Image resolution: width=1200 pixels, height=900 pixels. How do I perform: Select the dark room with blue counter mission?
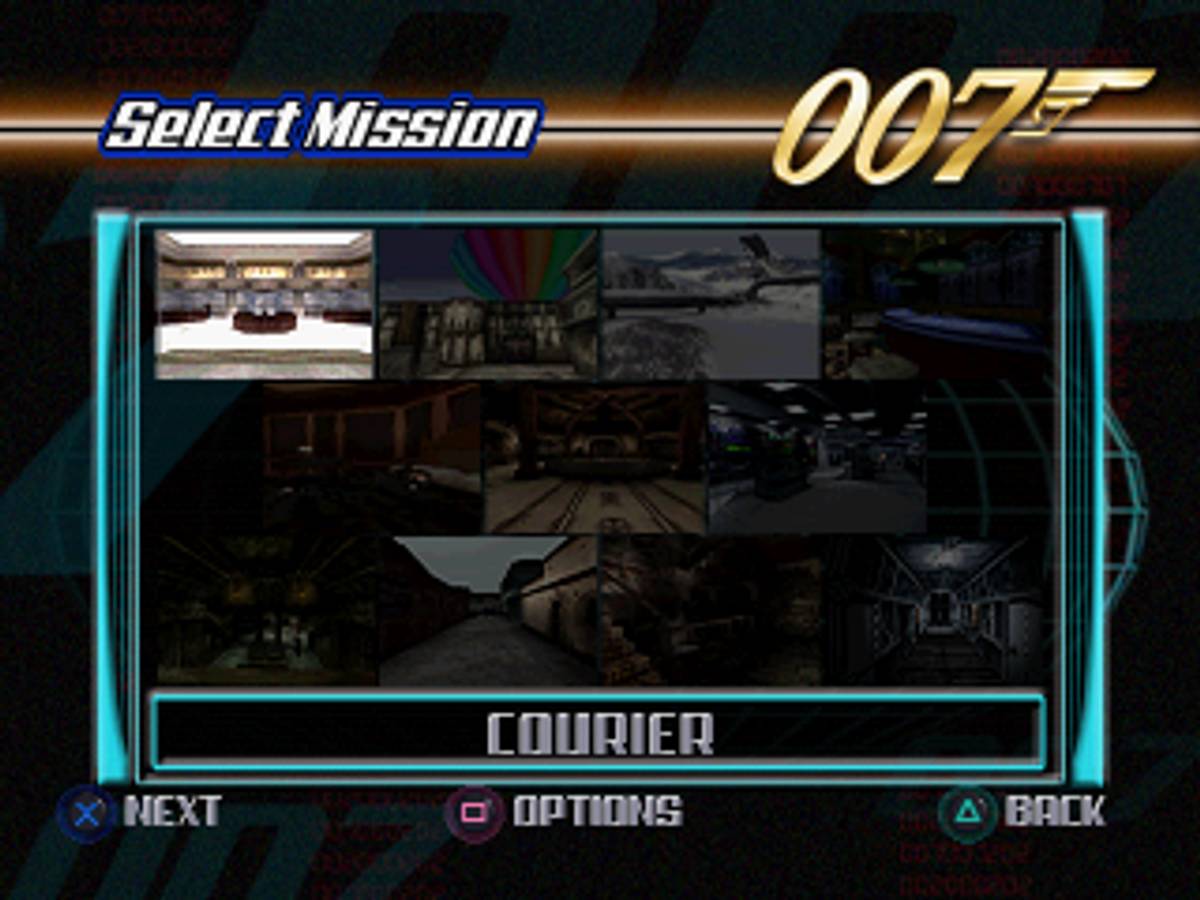(935, 304)
